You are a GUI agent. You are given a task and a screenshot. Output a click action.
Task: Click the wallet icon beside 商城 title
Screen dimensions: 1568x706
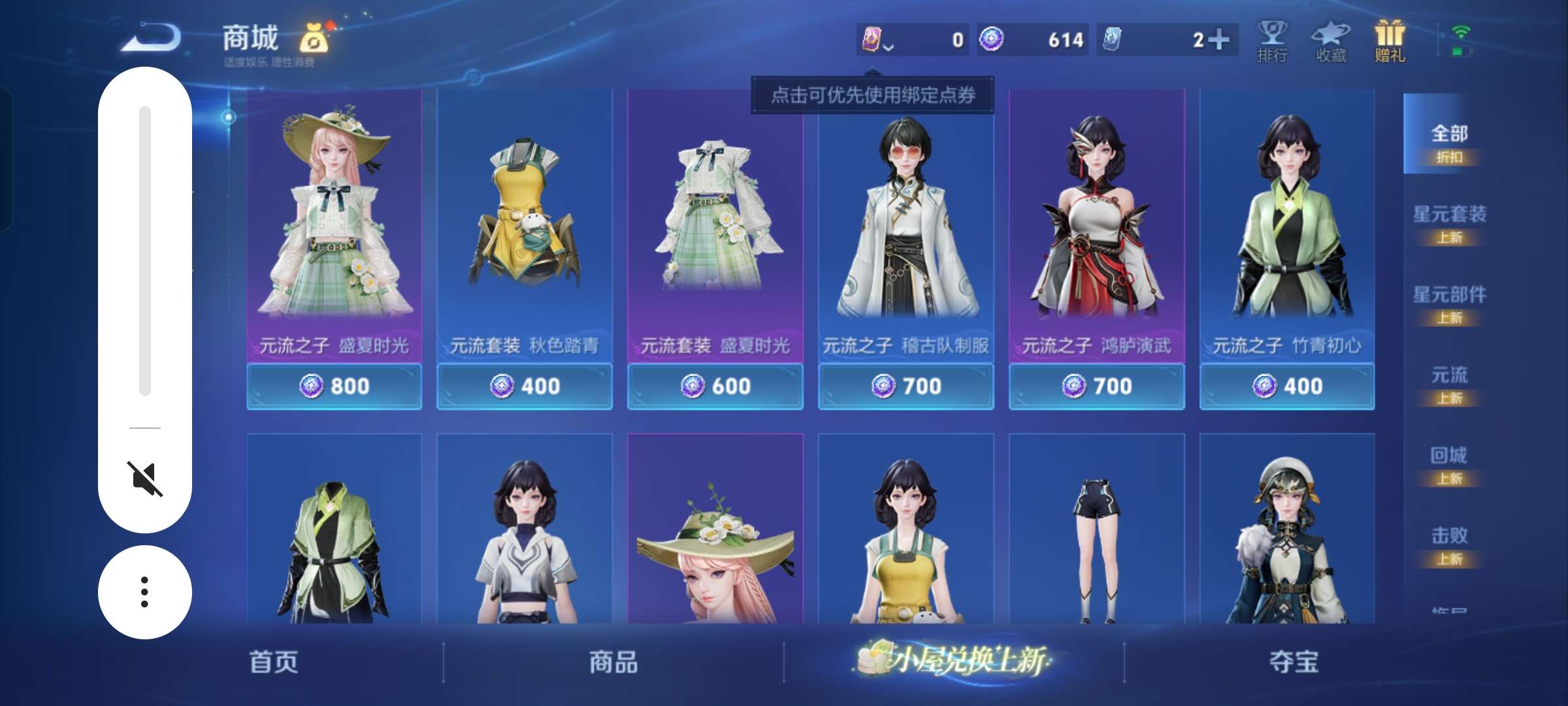(x=312, y=37)
